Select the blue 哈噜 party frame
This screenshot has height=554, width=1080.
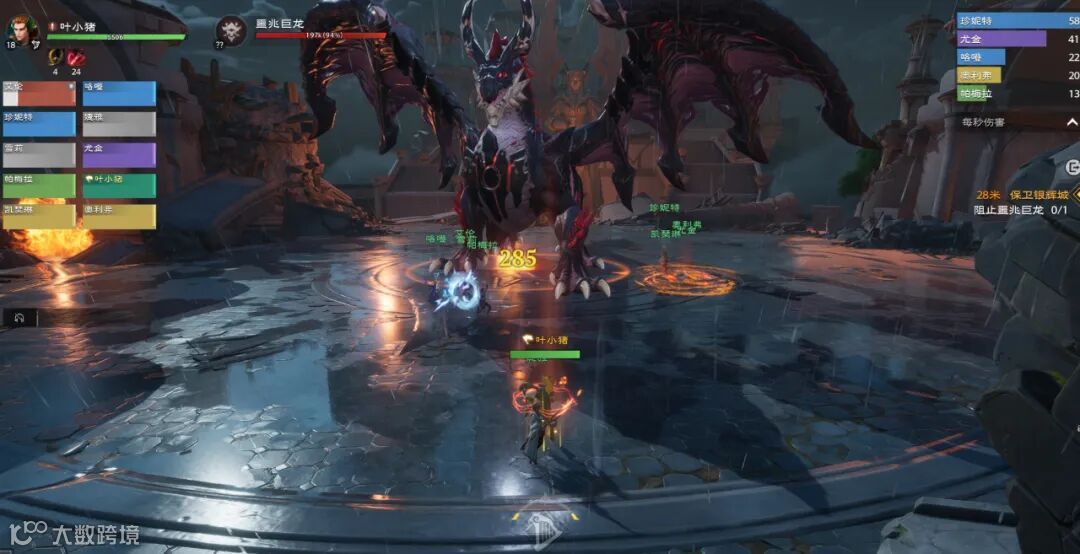pyautogui.click(x=119, y=94)
